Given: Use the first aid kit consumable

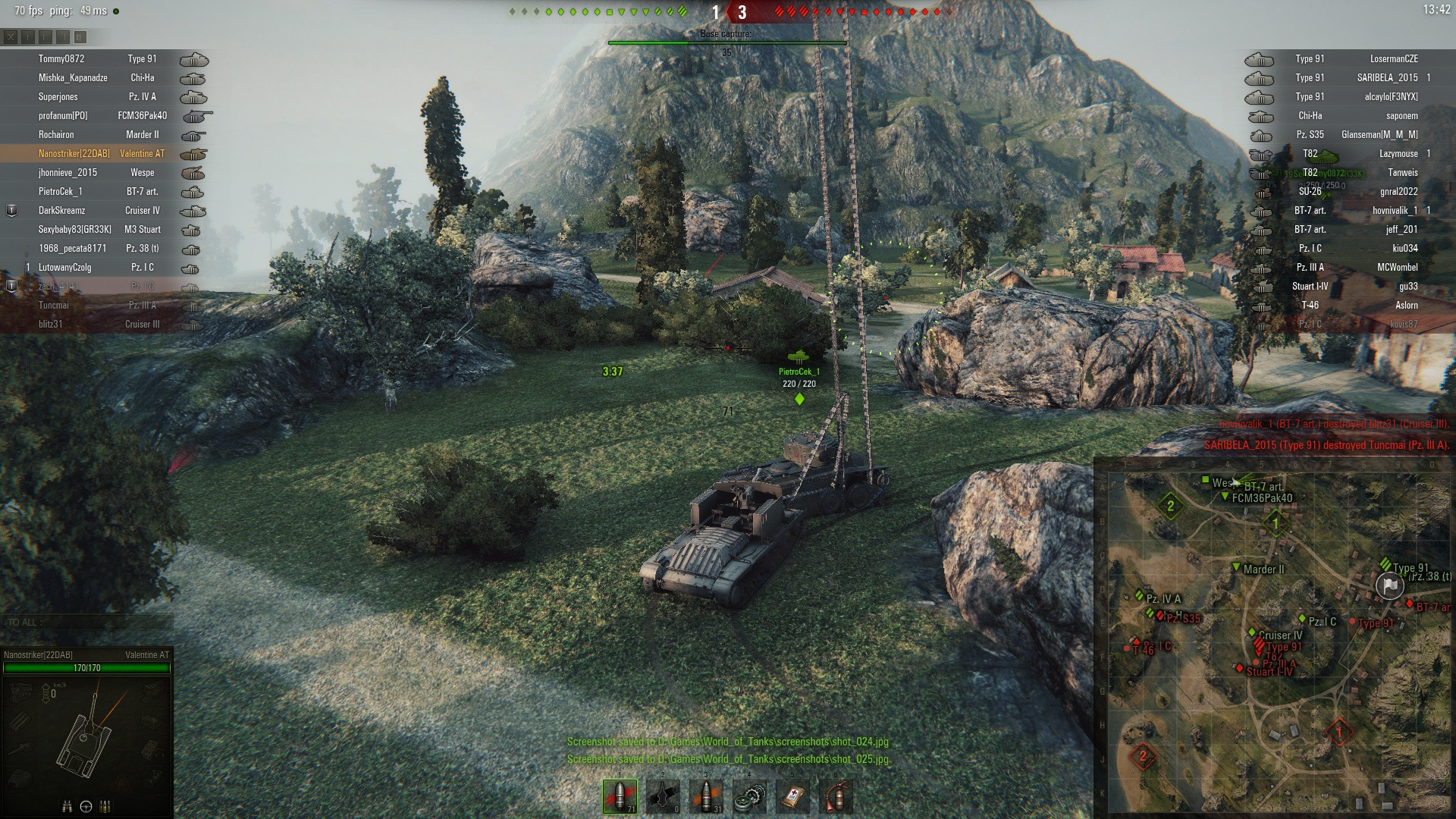Looking at the screenshot, I should point(792,796).
